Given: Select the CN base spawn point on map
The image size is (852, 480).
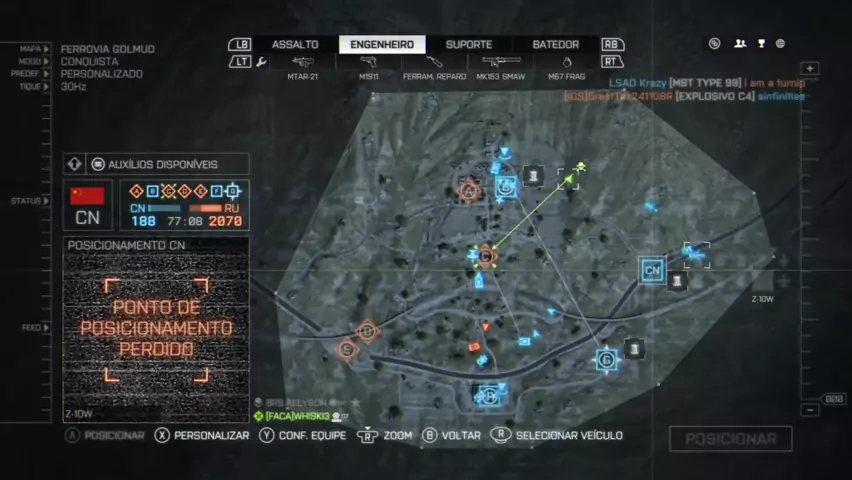Looking at the screenshot, I should 652,269.
